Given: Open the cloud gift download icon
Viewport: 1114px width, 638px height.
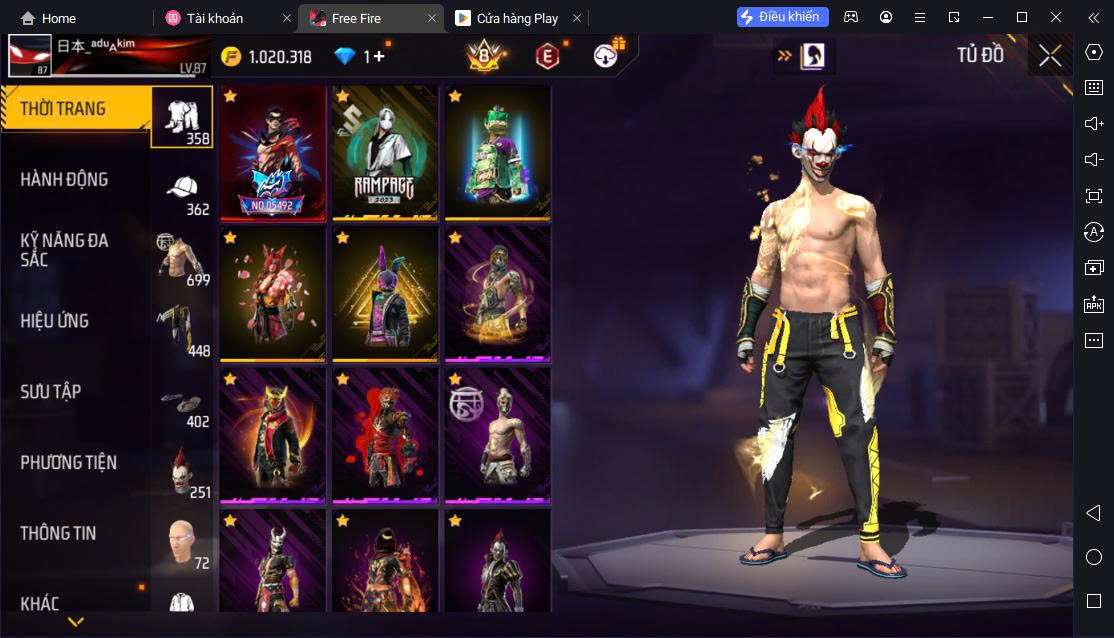Looking at the screenshot, I should click(606, 56).
